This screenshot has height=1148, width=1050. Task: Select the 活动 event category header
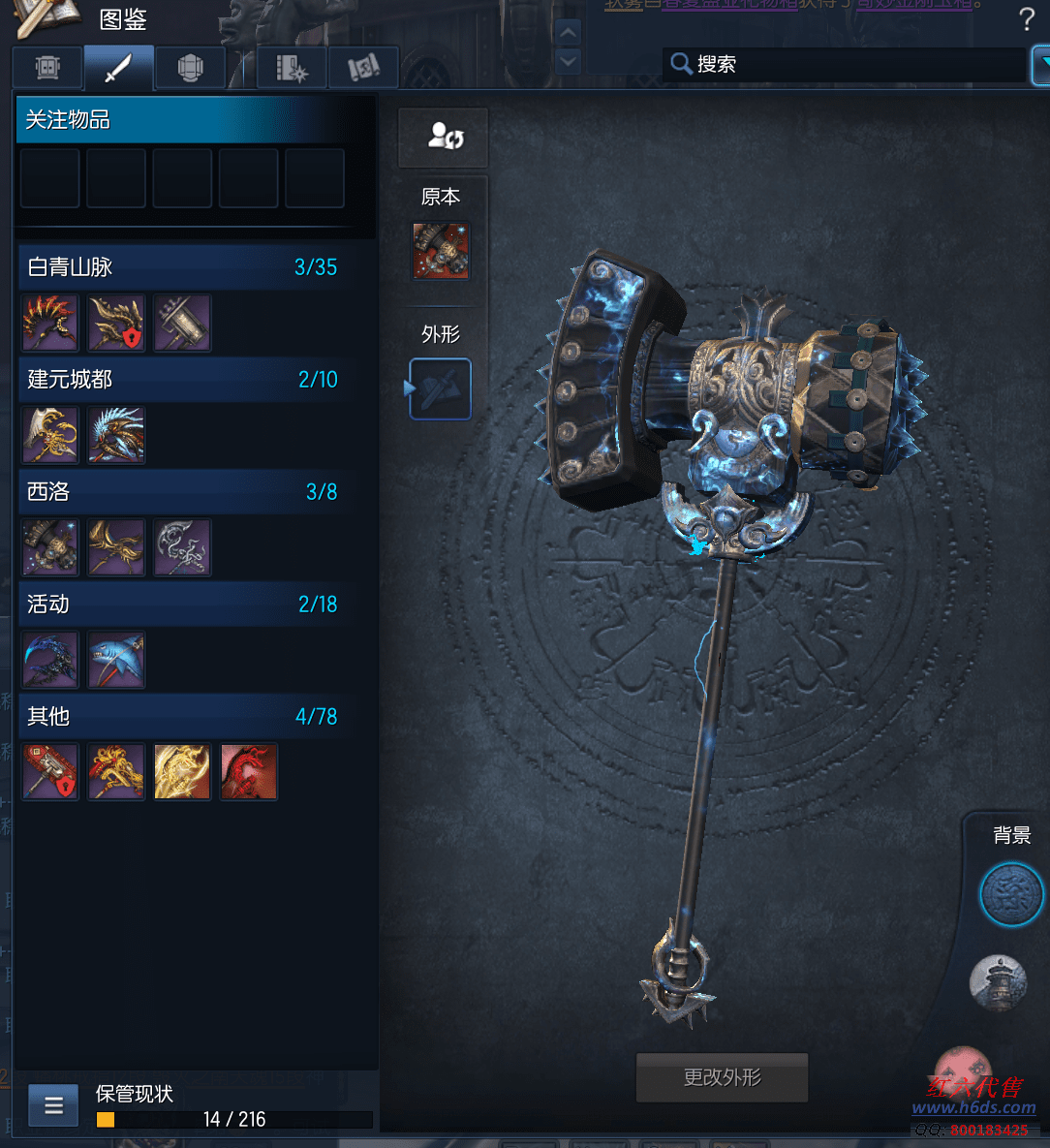pyautogui.click(x=182, y=605)
